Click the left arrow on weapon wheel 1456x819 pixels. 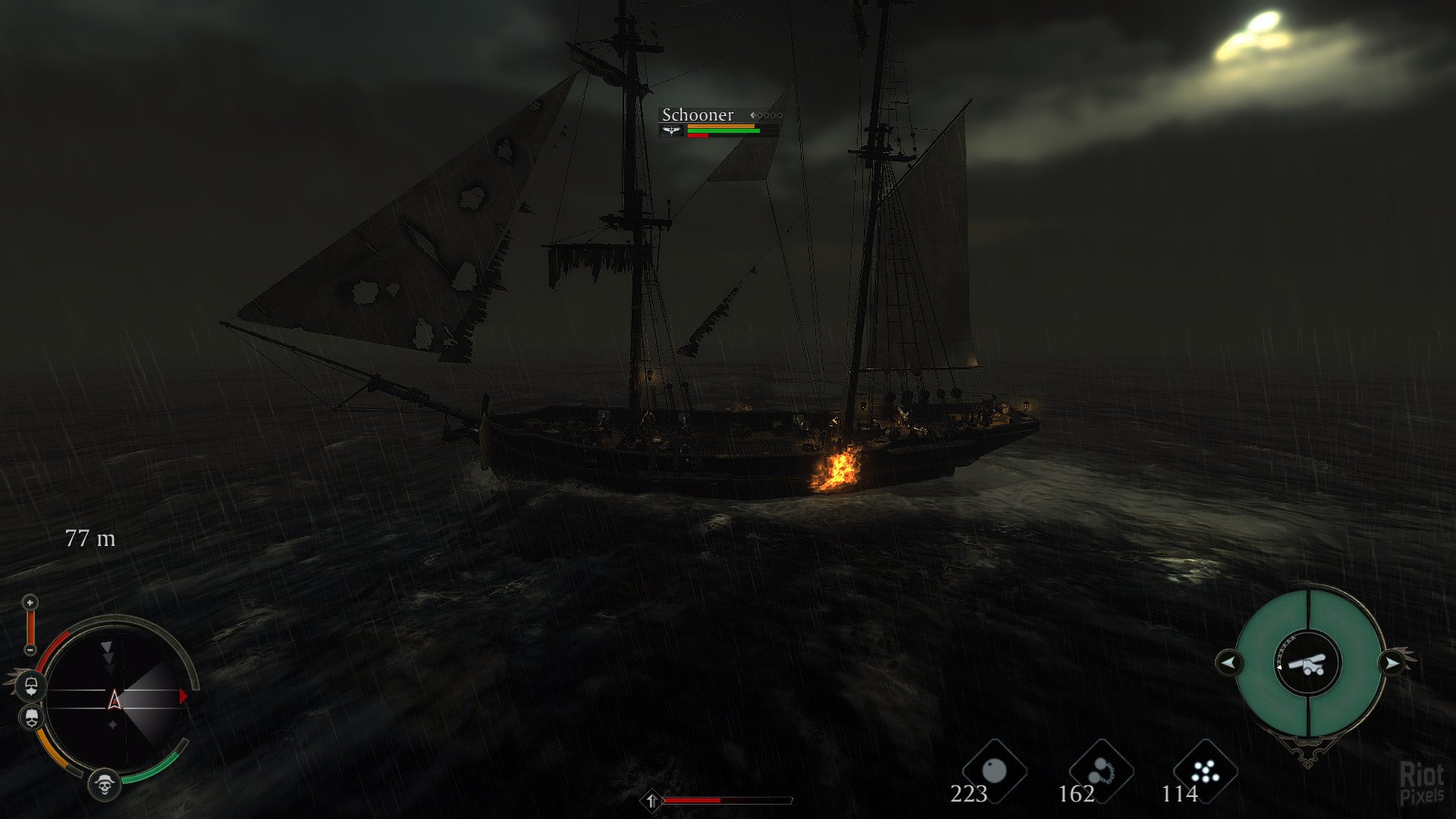point(1228,664)
